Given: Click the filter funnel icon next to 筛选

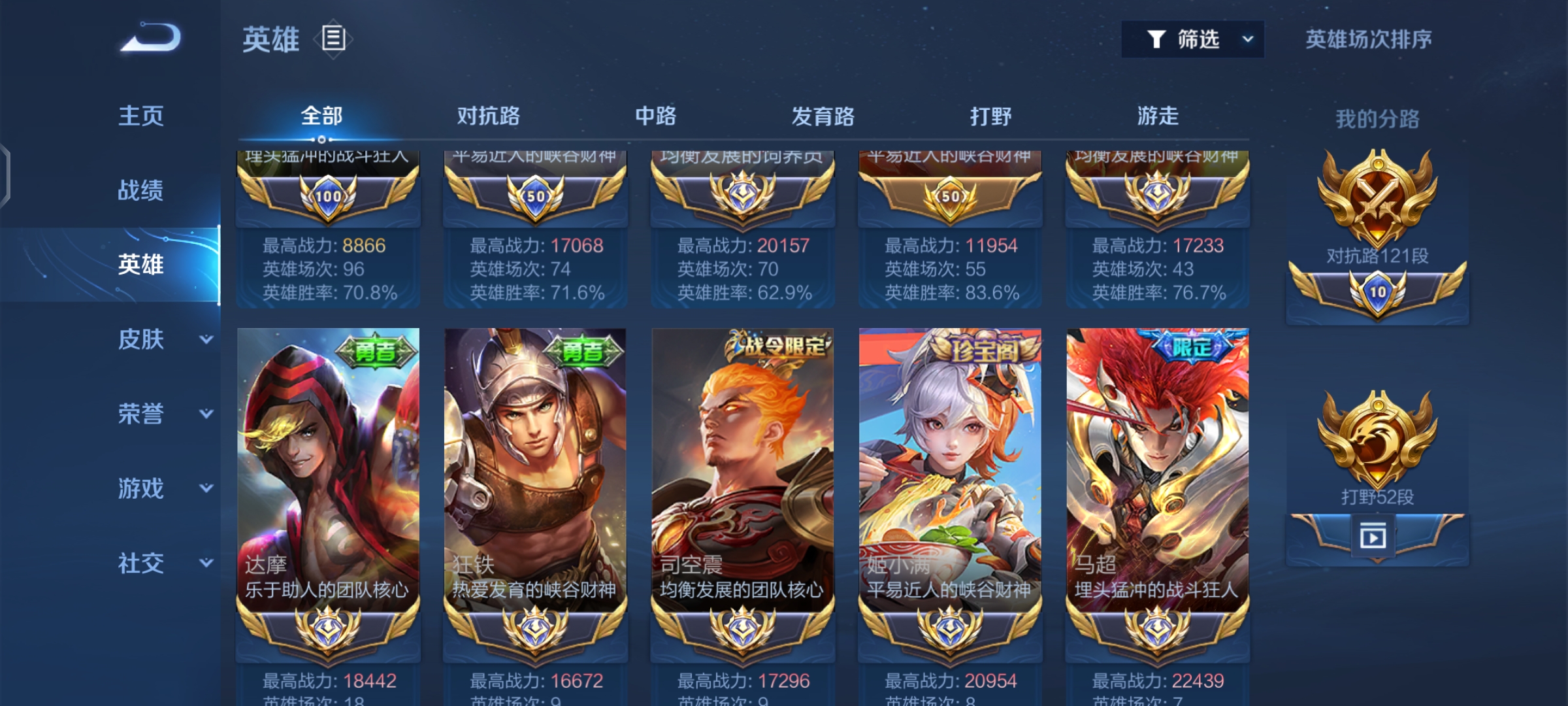Looking at the screenshot, I should pyautogui.click(x=1156, y=39).
